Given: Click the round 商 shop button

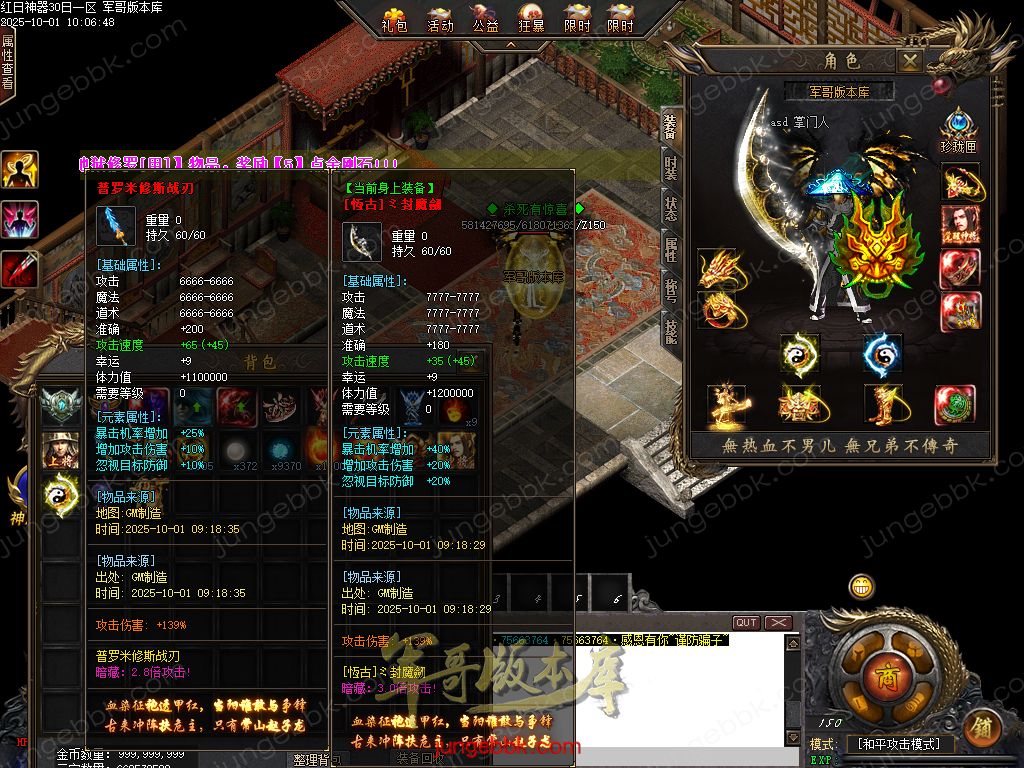Looking at the screenshot, I should tap(884, 673).
